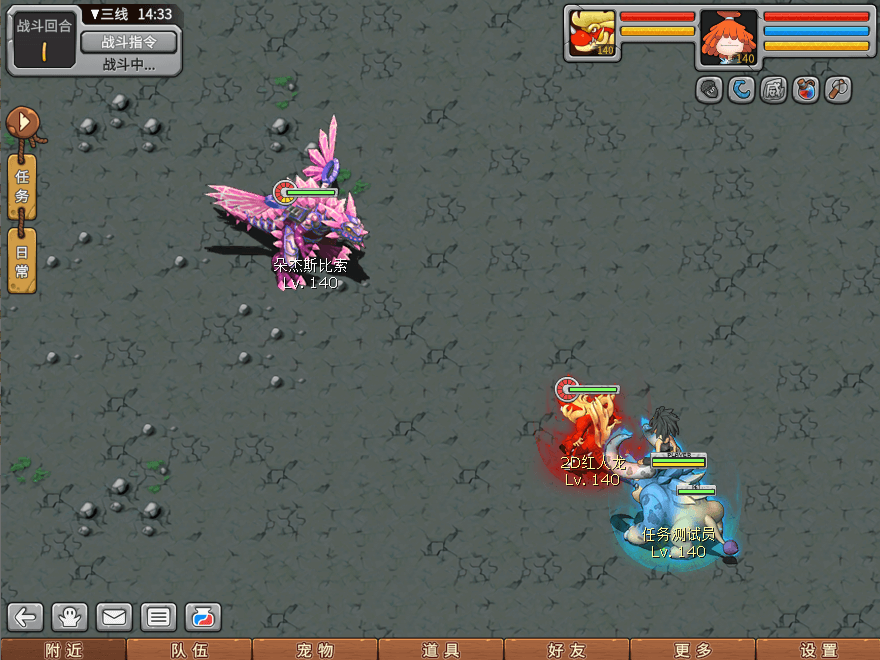
Task: Switch to the 附近 nearby tab
Action: 63,650
